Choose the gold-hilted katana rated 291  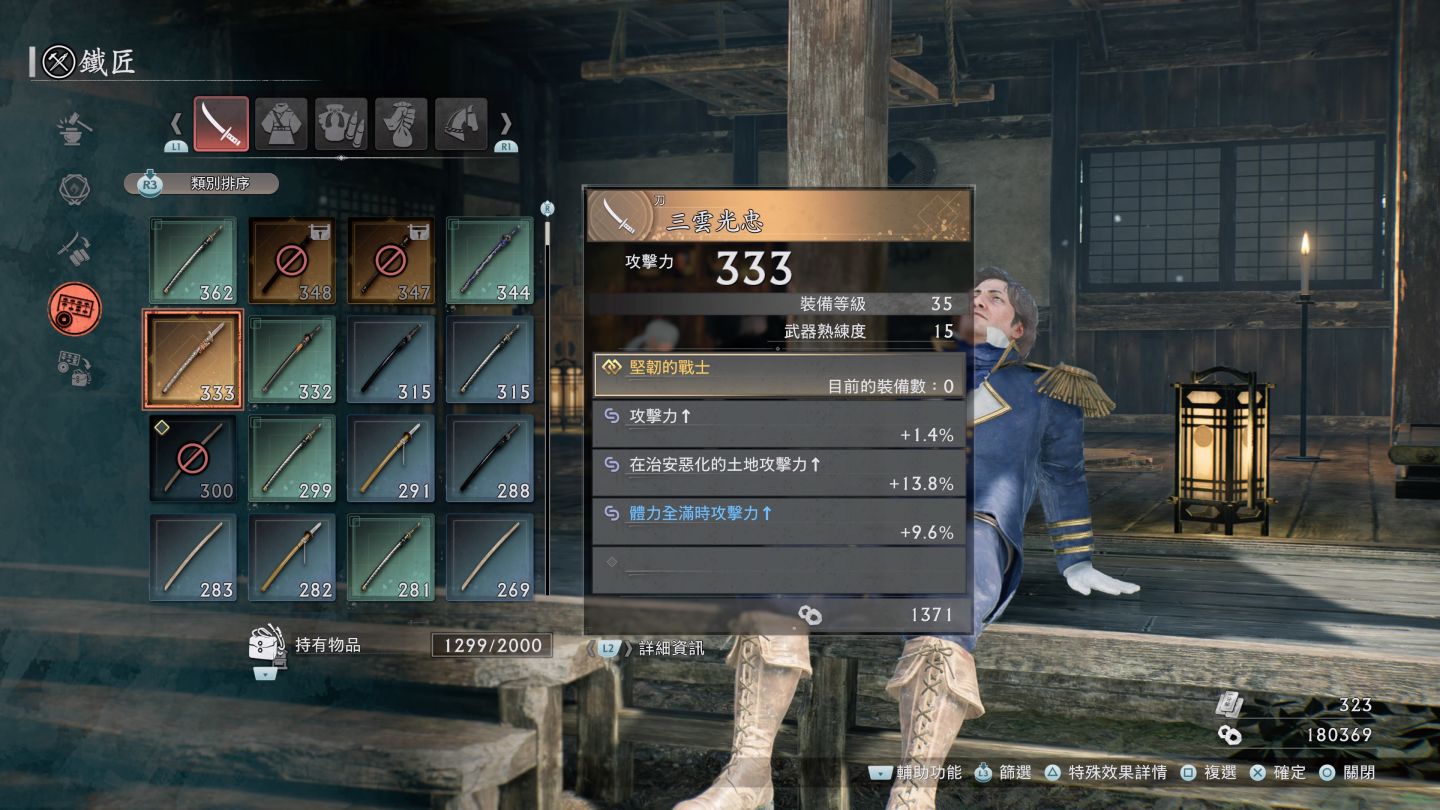(x=391, y=458)
